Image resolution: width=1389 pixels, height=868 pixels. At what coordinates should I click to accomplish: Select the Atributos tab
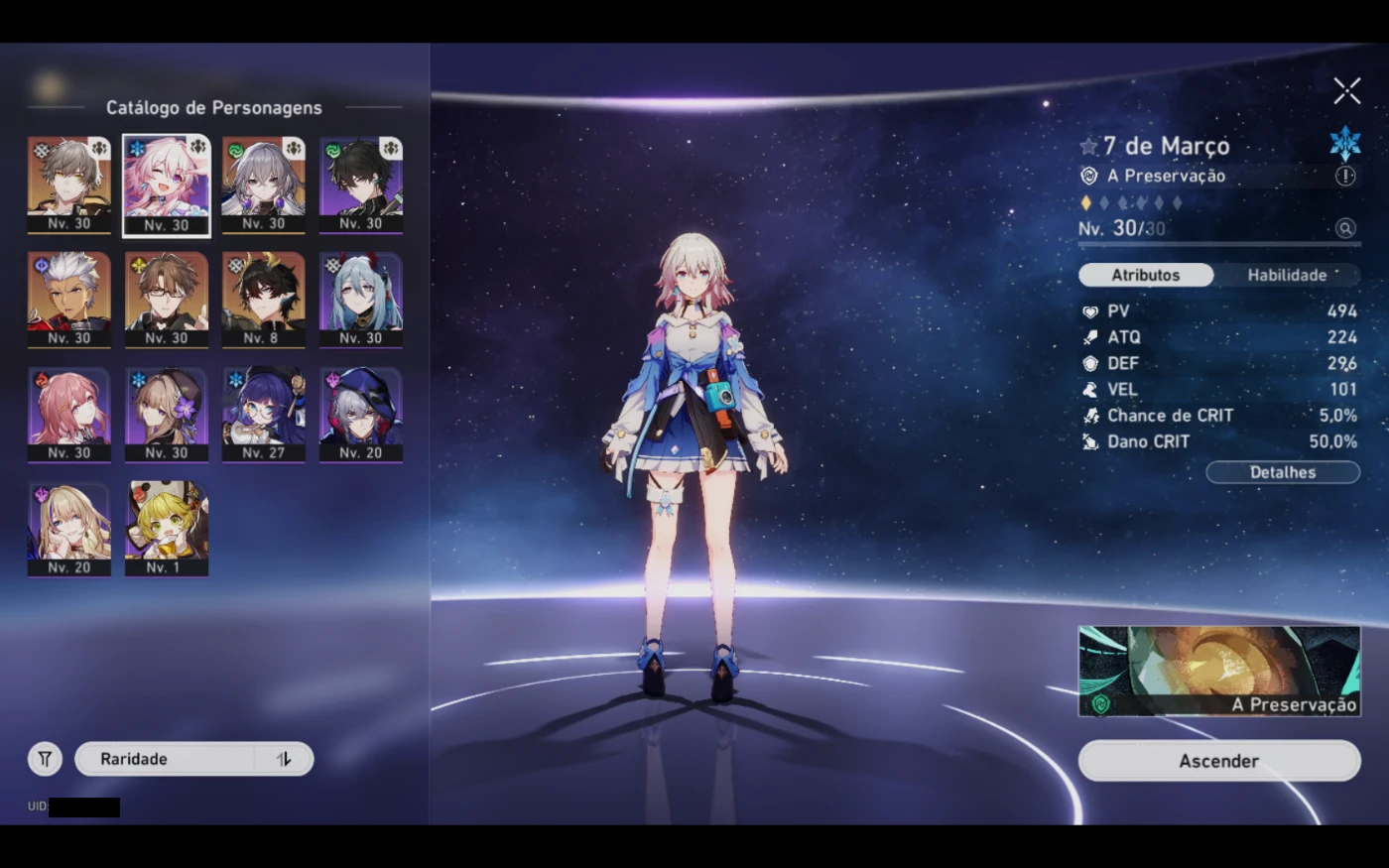[1146, 275]
